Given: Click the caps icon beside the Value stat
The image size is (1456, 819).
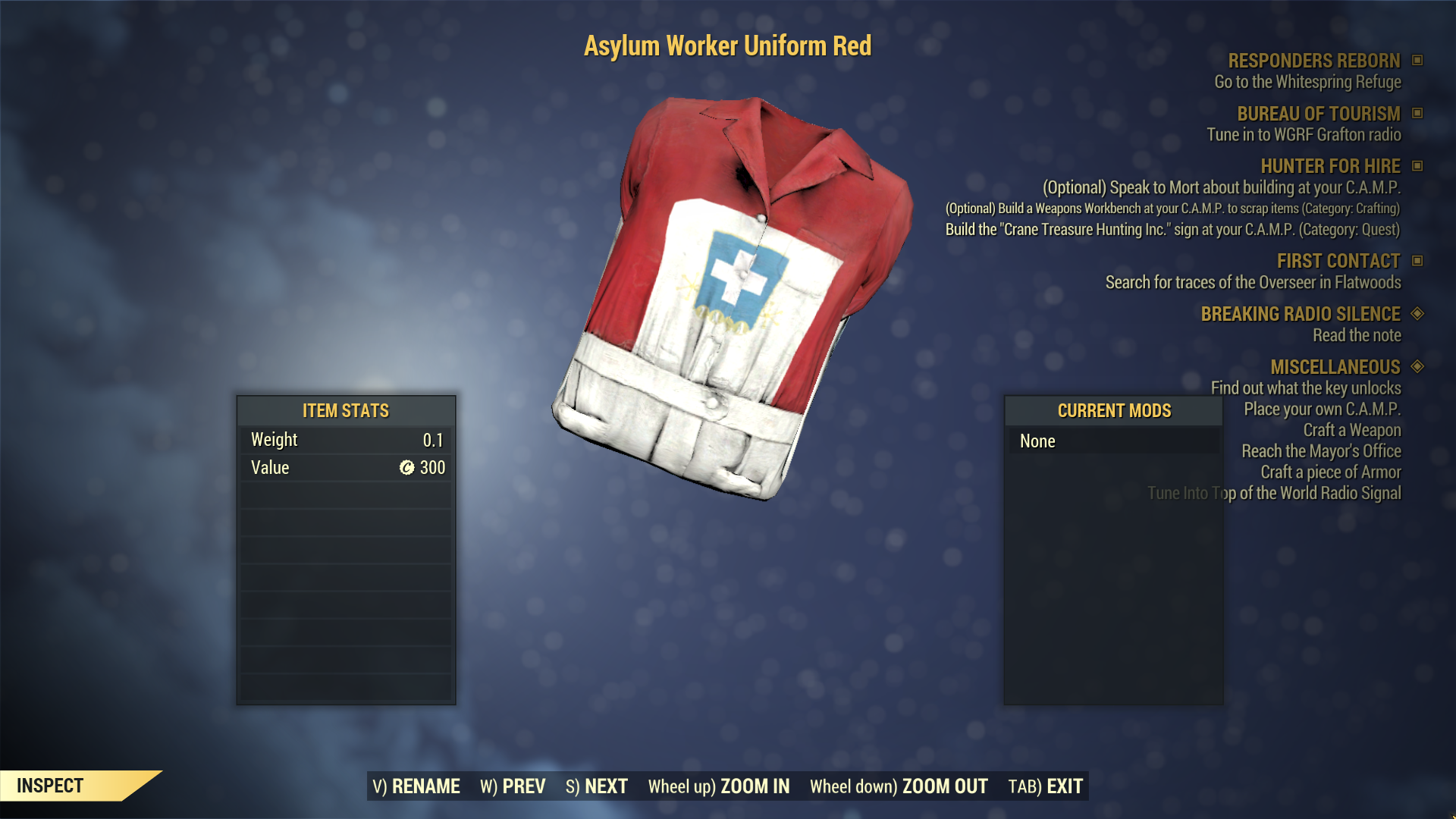Looking at the screenshot, I should [408, 468].
